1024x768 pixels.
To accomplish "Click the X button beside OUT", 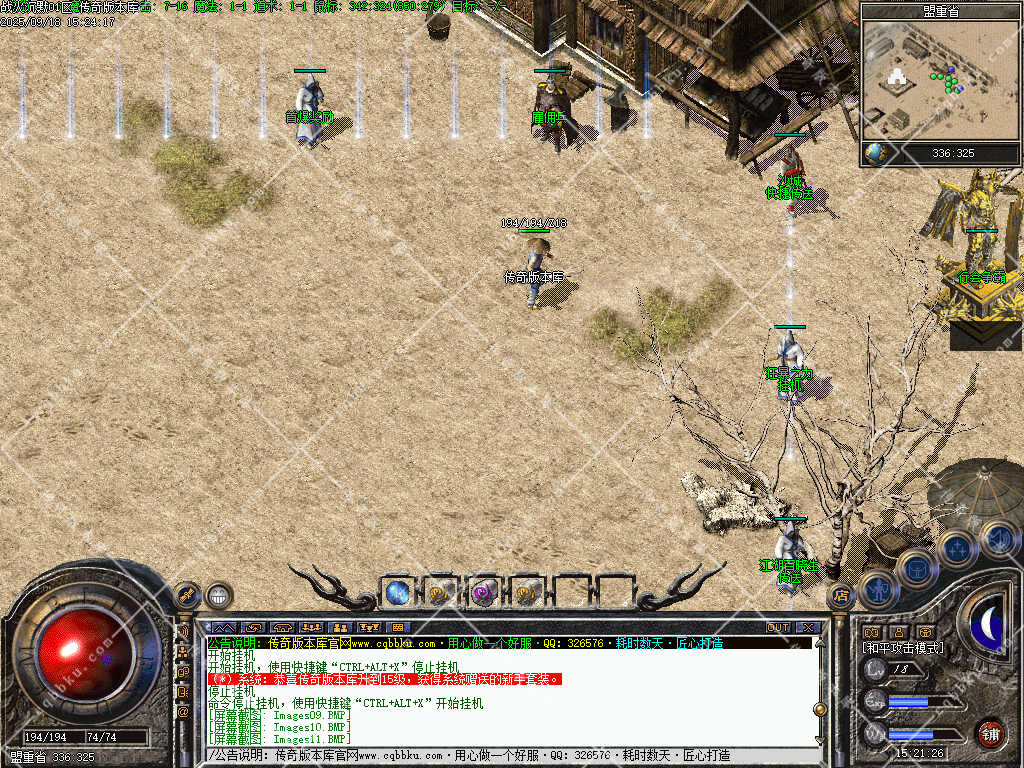I will 808,627.
